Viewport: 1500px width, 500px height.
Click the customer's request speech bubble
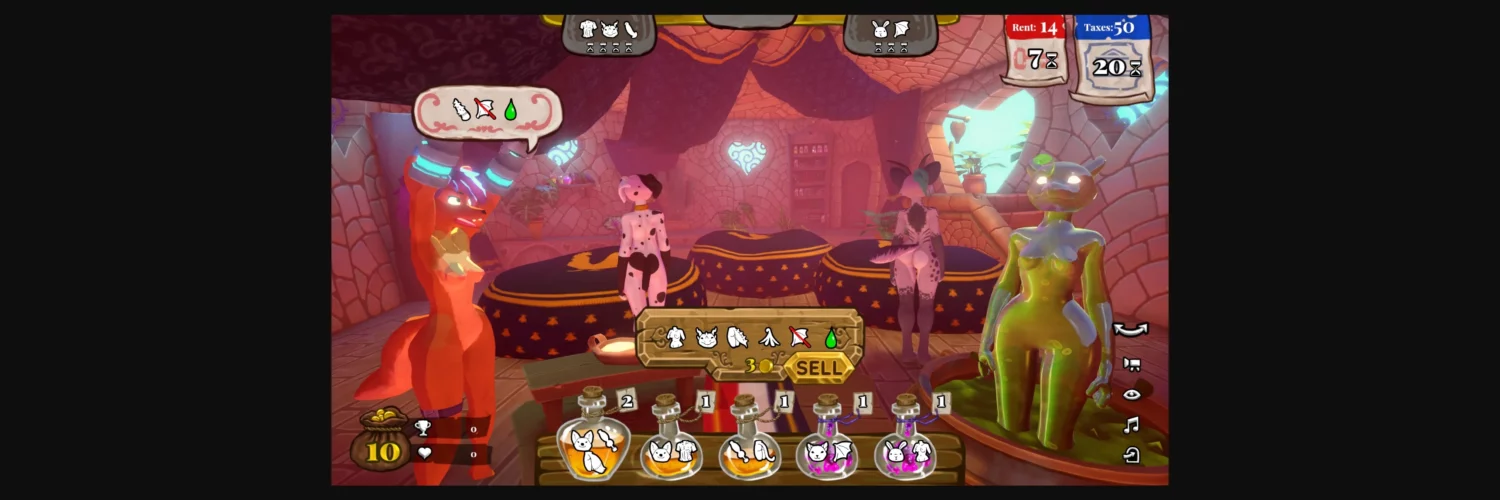pyautogui.click(x=487, y=111)
